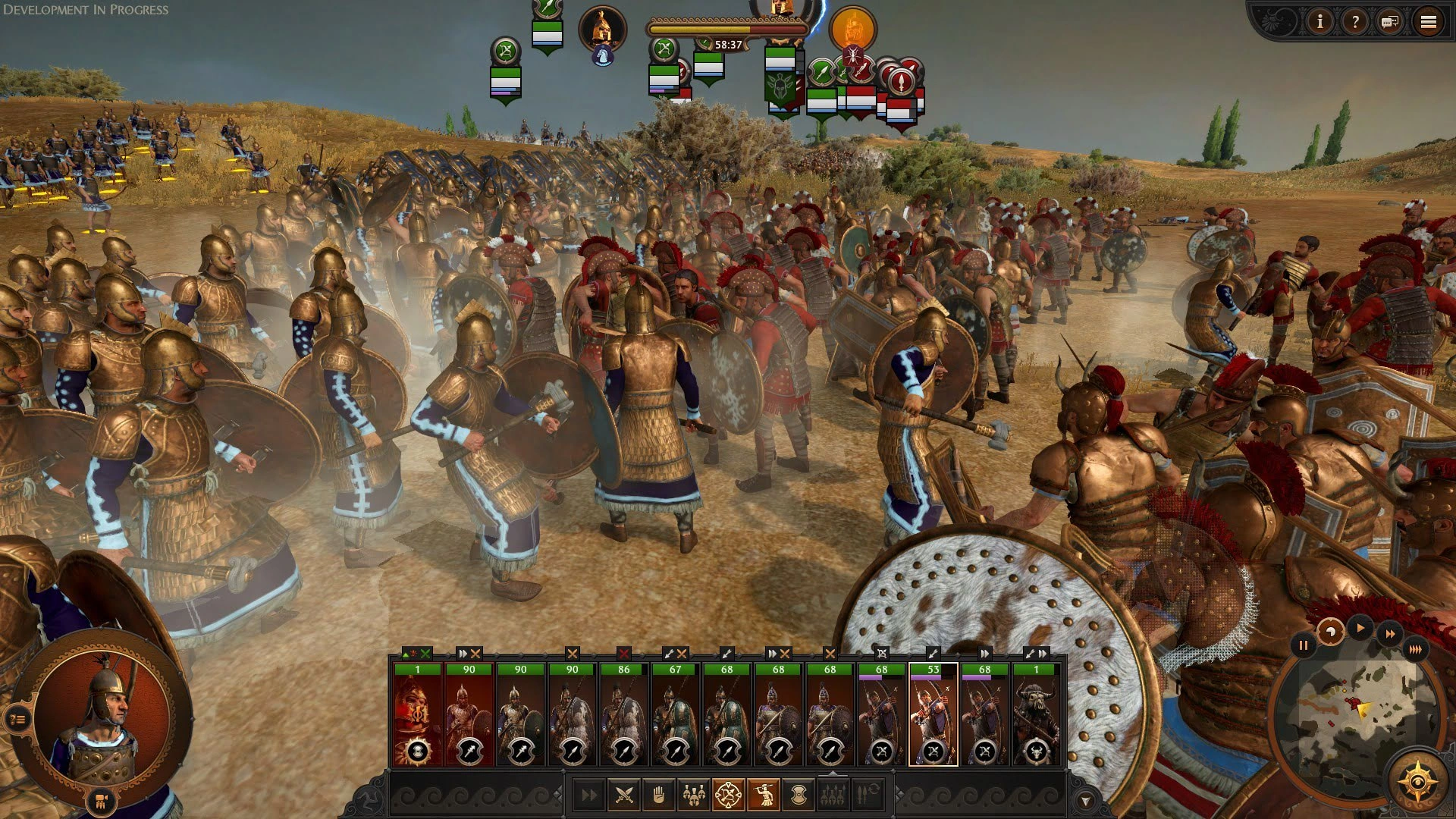Choose the Minotaur unit card
This screenshot has height=819, width=1456.
tap(1036, 714)
